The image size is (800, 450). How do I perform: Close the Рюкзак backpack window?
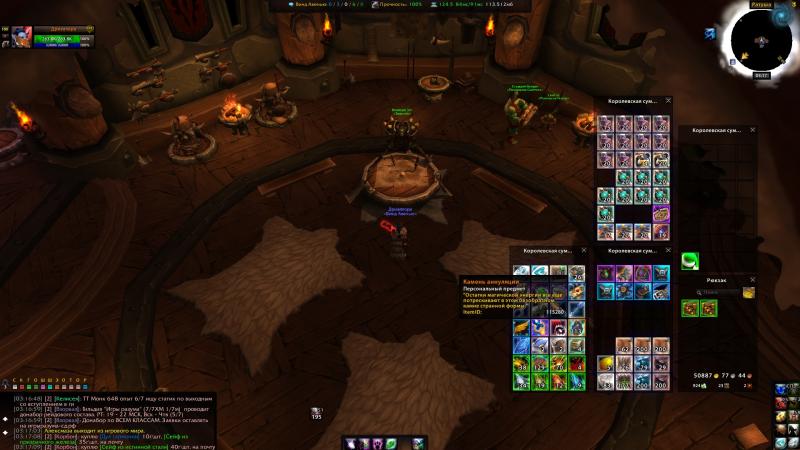[x=753, y=281]
